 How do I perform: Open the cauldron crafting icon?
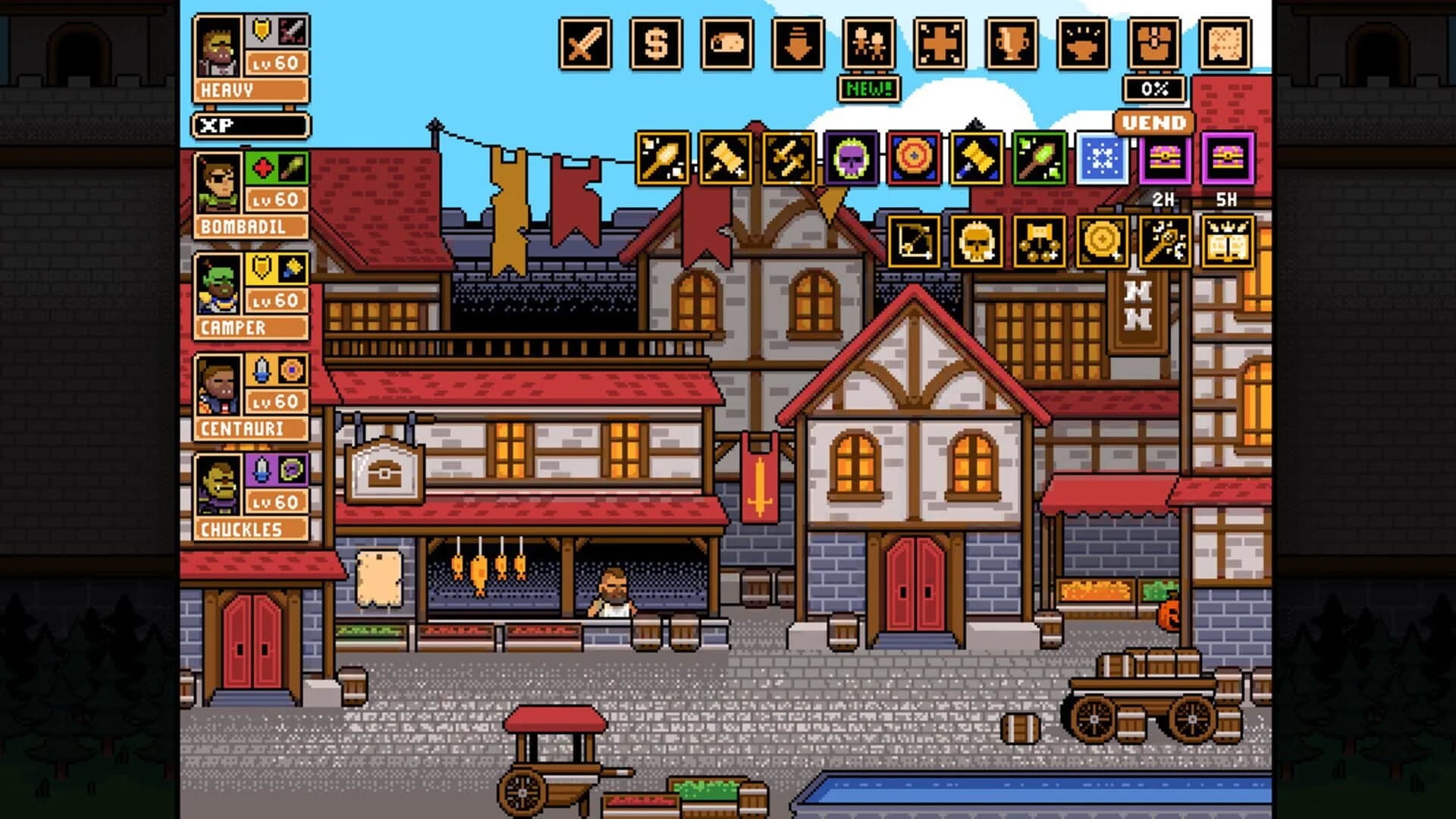tap(1081, 45)
